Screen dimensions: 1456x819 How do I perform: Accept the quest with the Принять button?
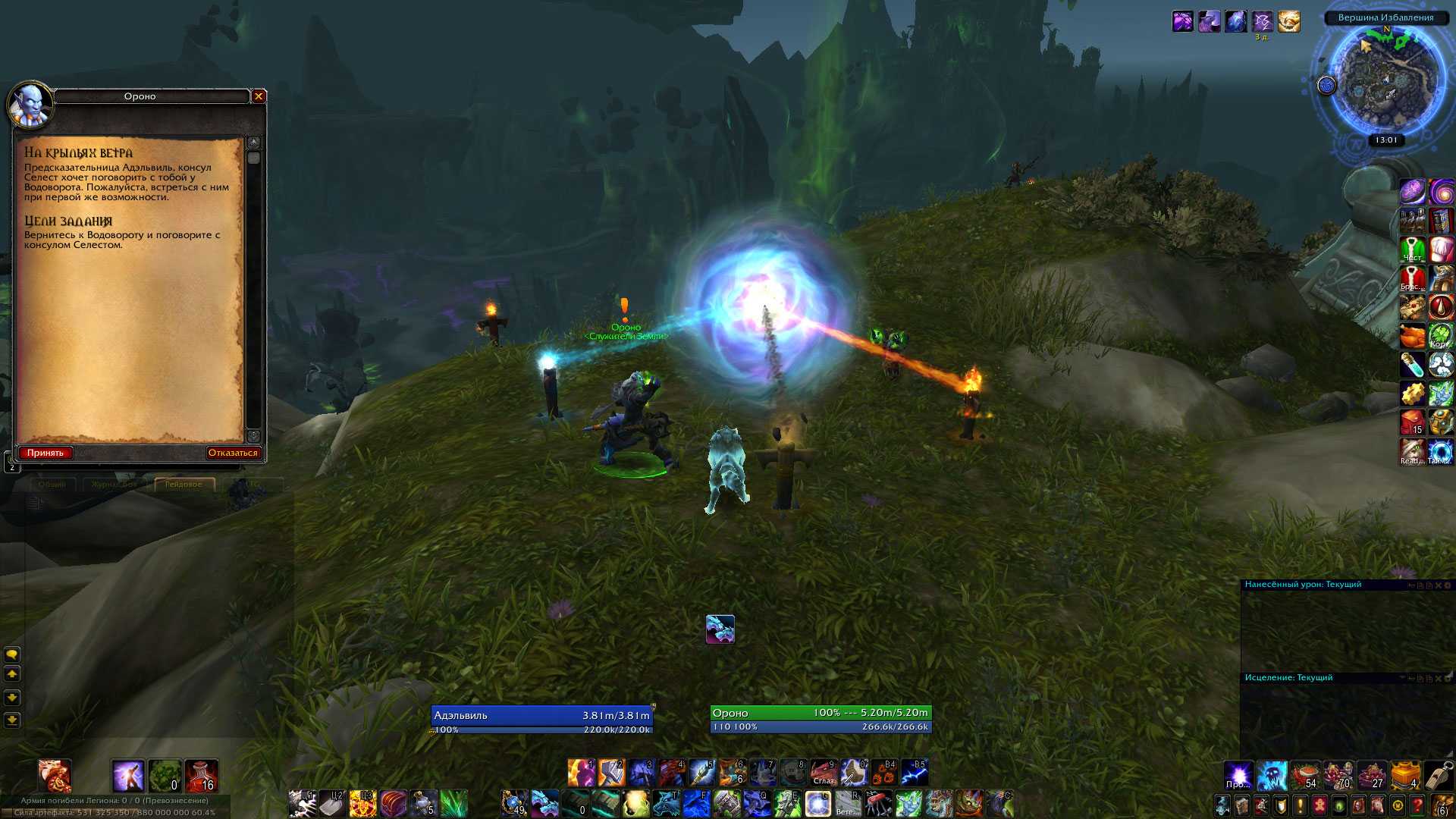[x=45, y=453]
